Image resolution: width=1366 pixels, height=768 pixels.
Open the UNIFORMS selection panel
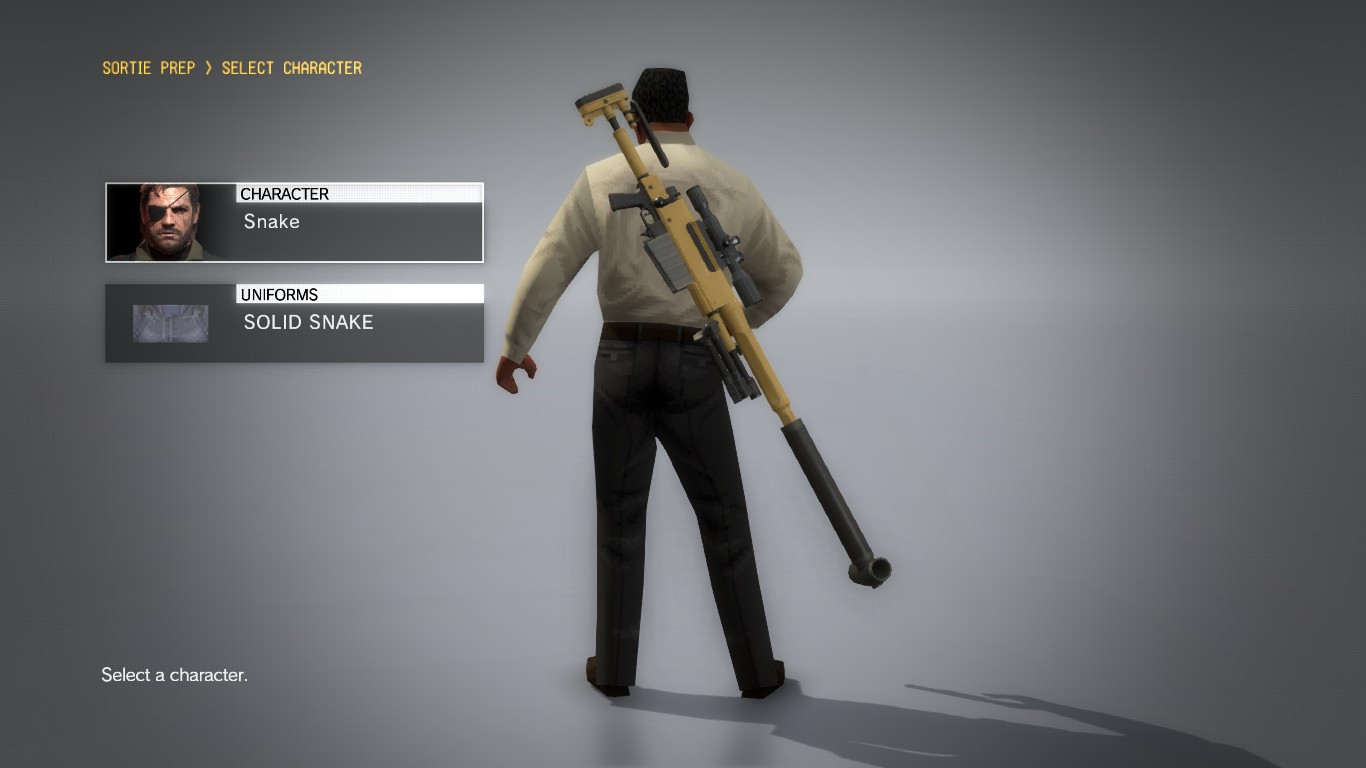click(293, 322)
